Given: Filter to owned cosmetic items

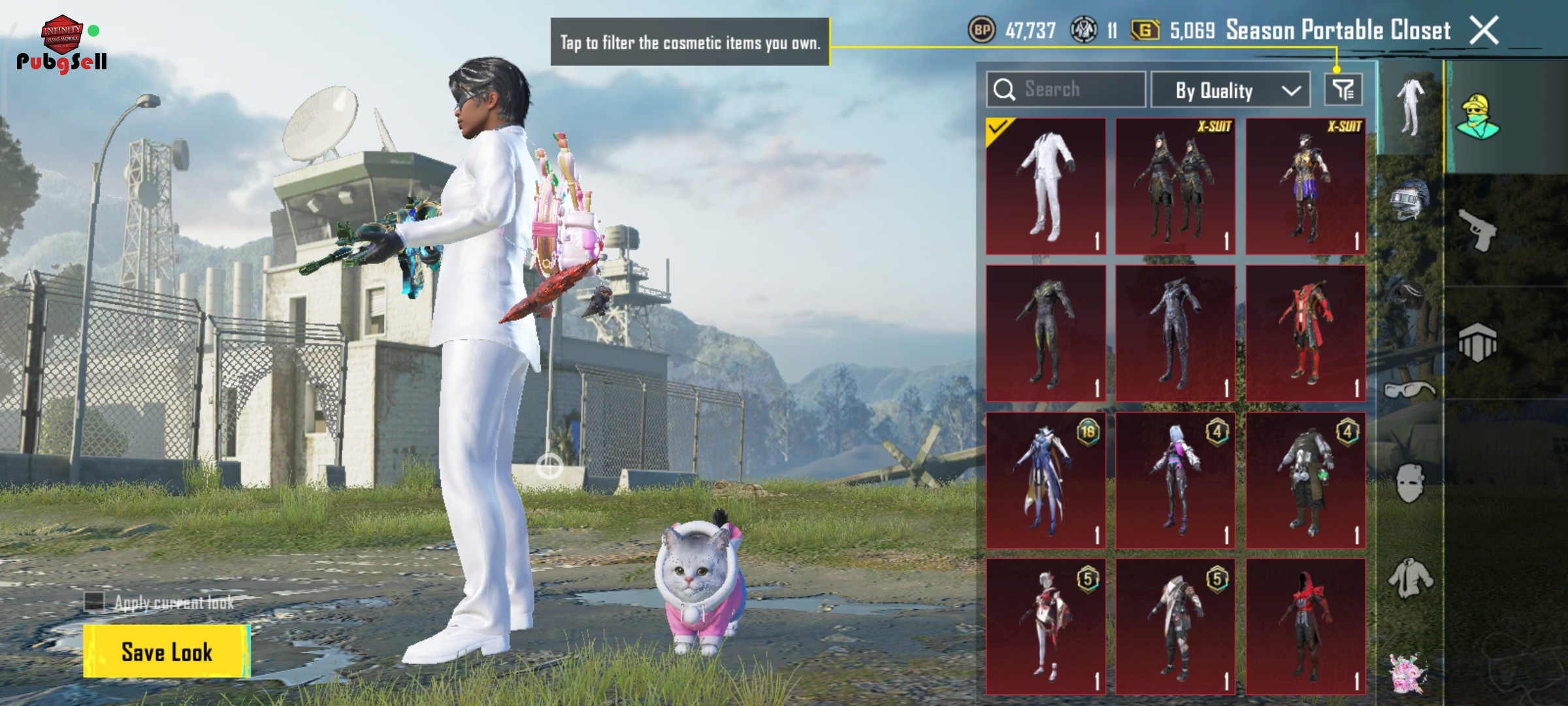Looking at the screenshot, I should pos(1343,90).
